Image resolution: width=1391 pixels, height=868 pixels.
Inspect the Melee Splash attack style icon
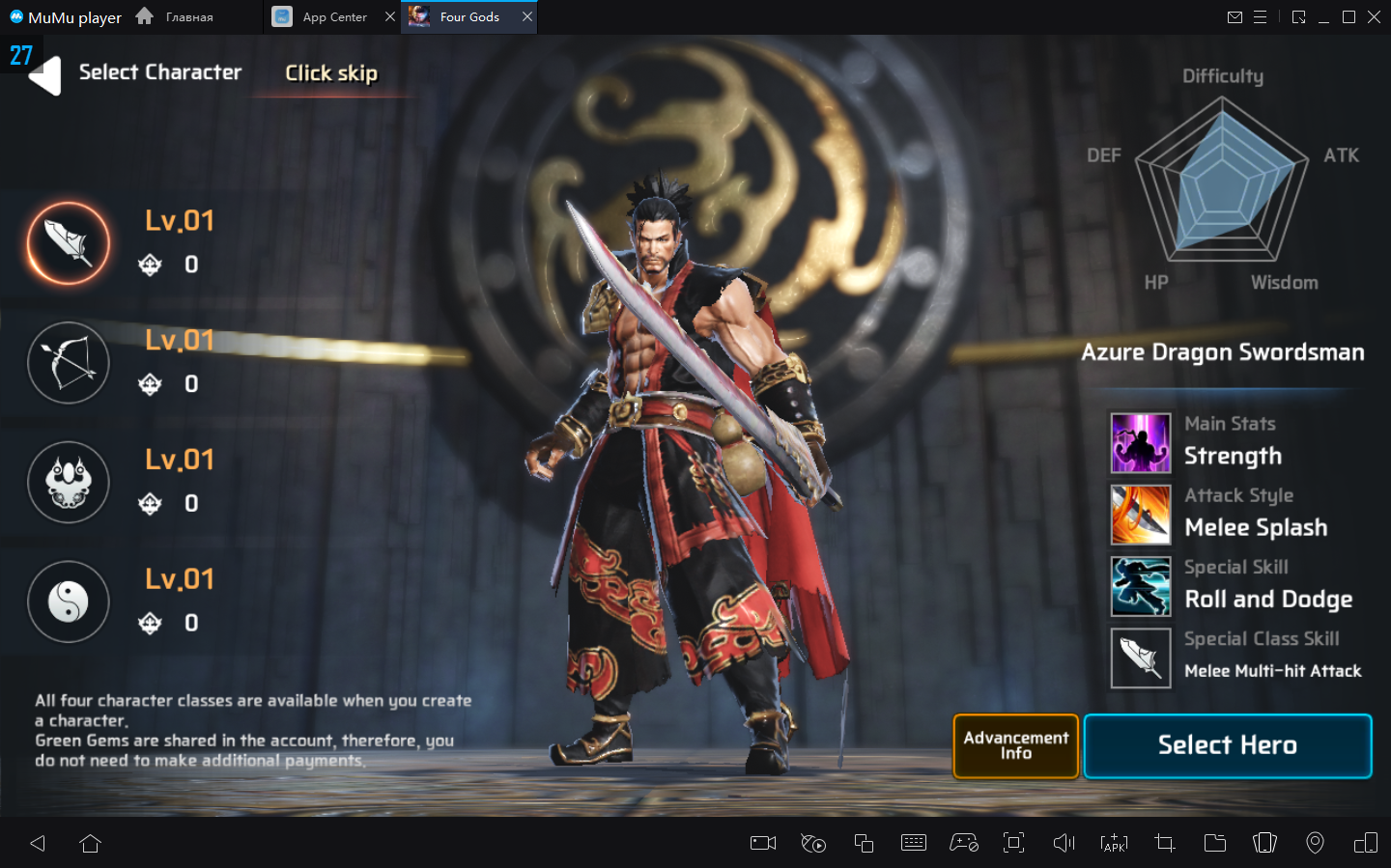pos(1141,515)
